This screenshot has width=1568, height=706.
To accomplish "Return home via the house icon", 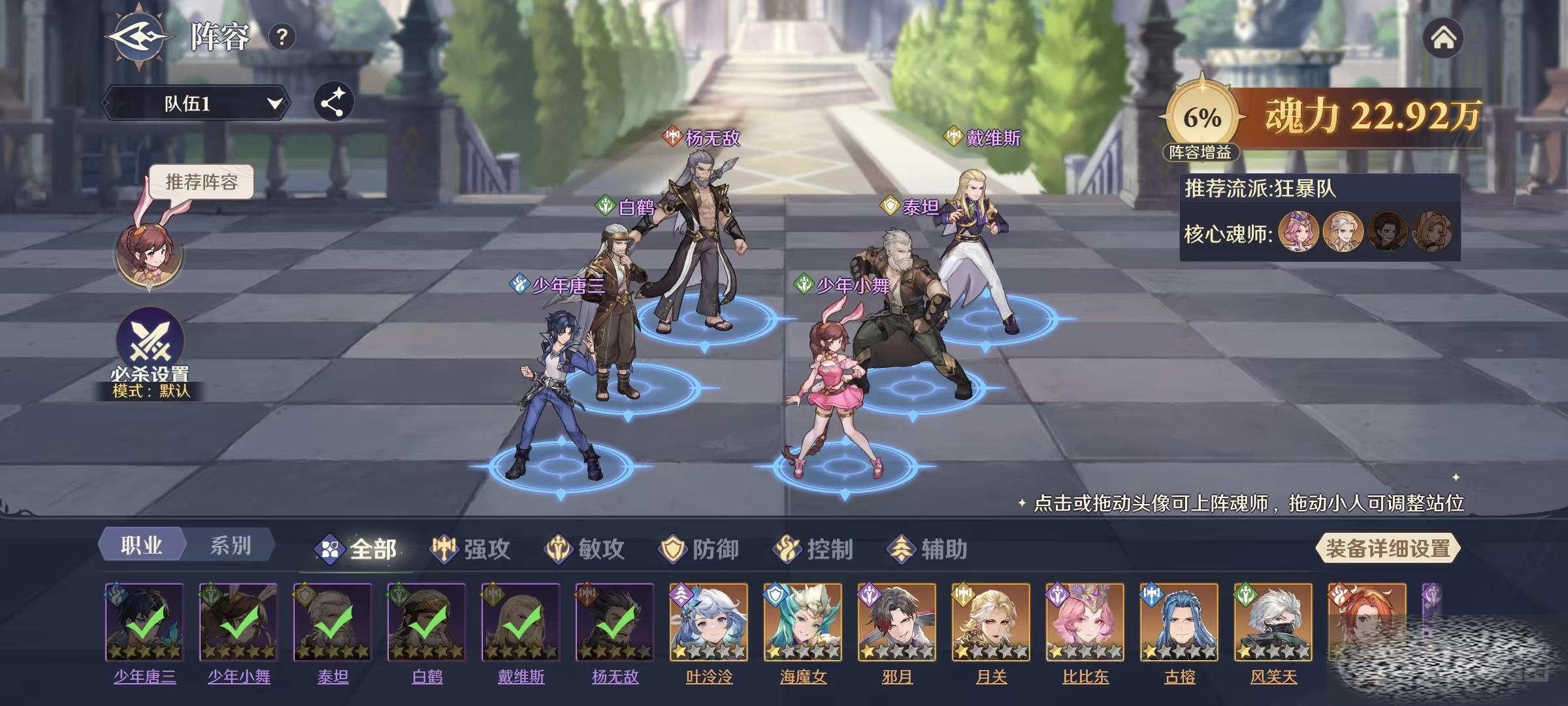I will pos(1443,38).
